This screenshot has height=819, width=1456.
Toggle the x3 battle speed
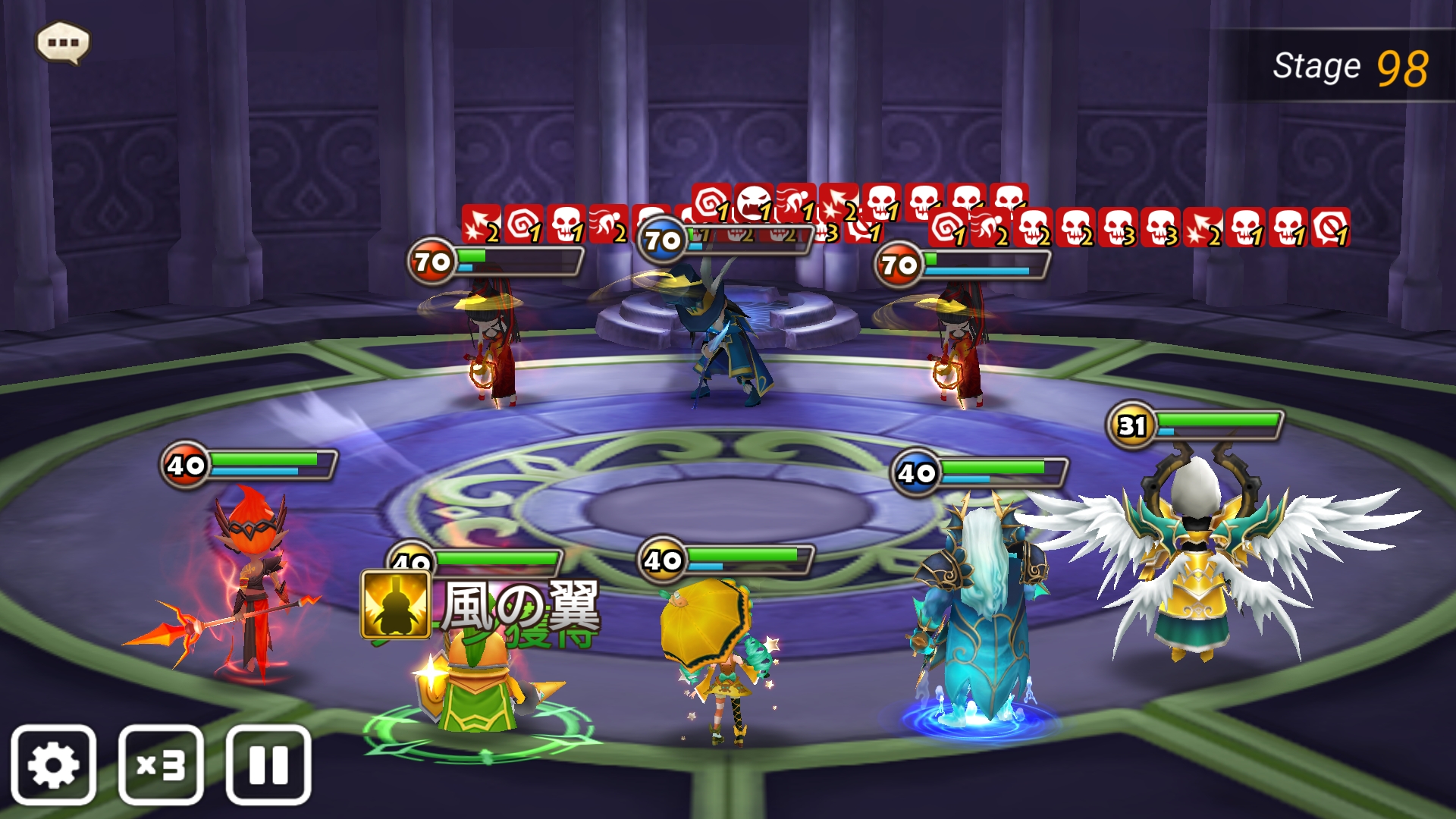click(161, 764)
